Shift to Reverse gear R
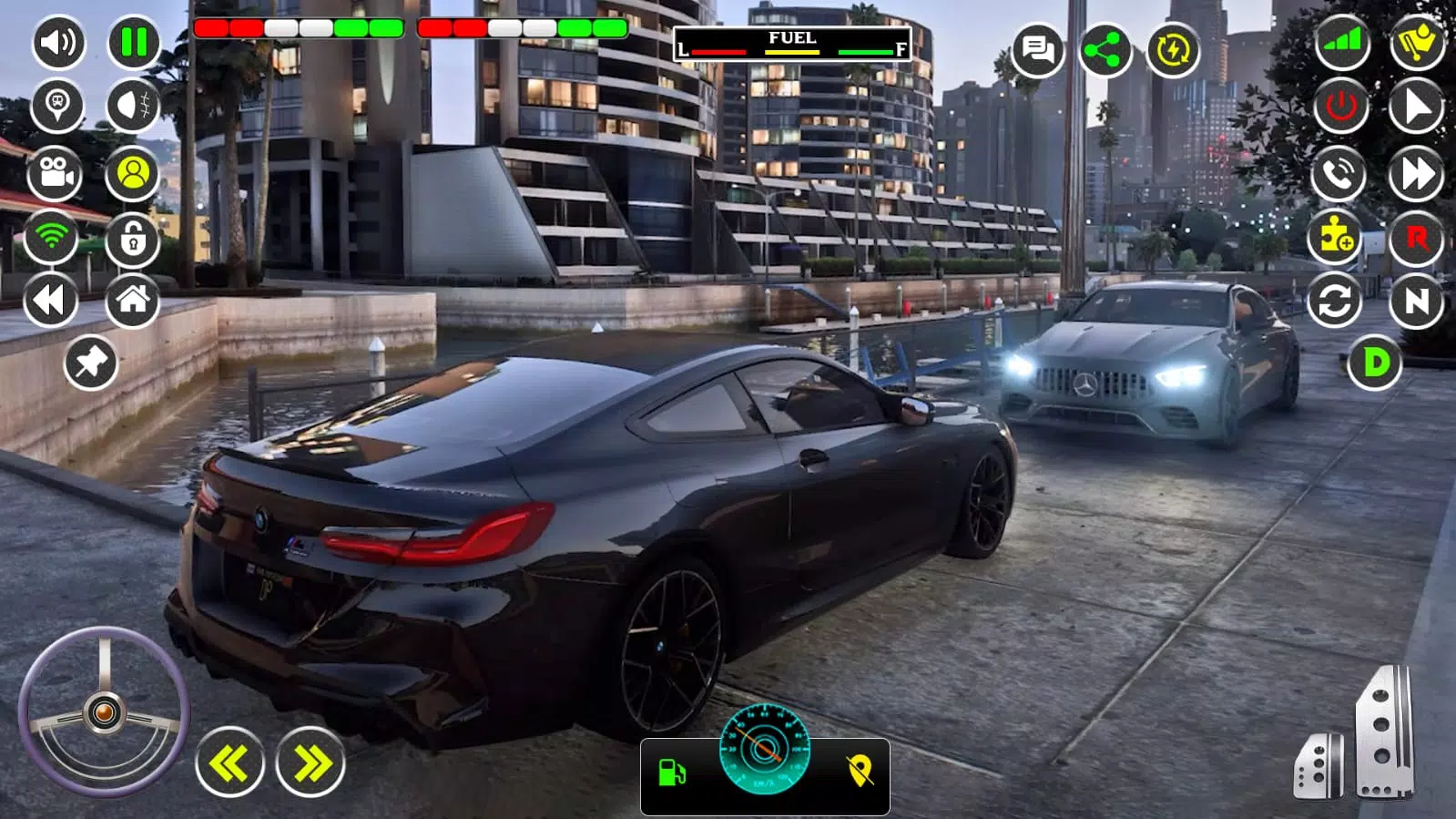1456x819 pixels. click(1416, 239)
